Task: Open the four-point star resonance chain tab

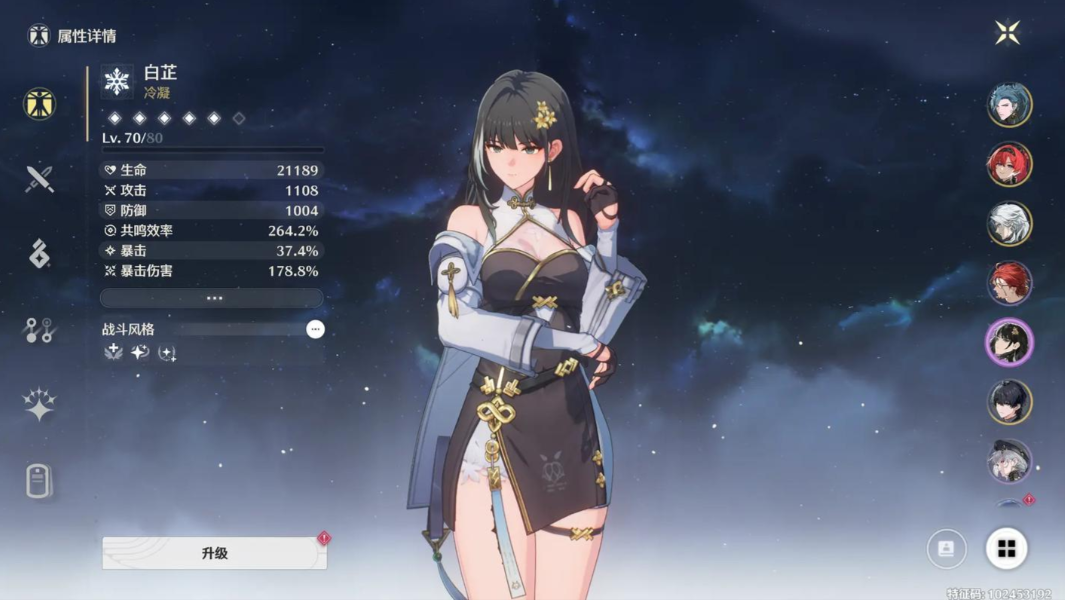Action: pos(39,404)
